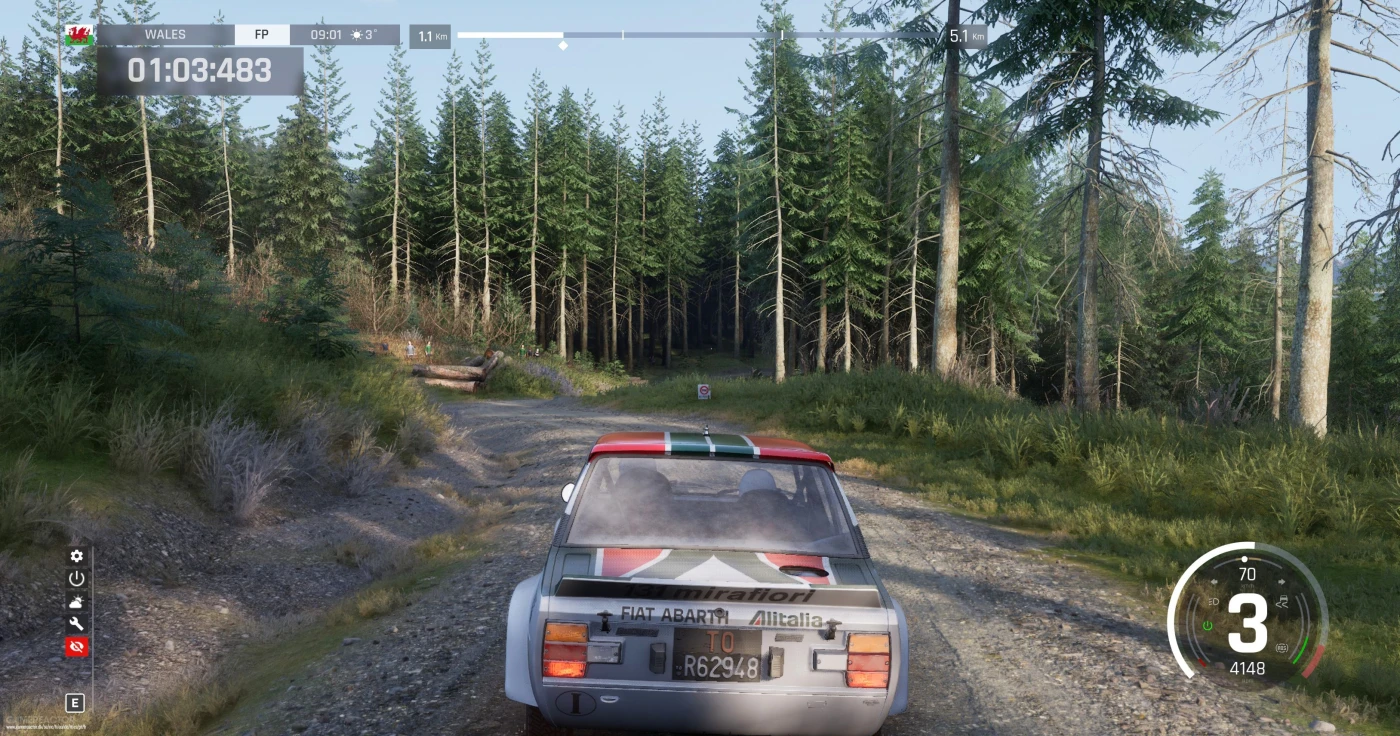Open the gear settings icon
Viewport: 1400px width, 736px height.
point(77,556)
